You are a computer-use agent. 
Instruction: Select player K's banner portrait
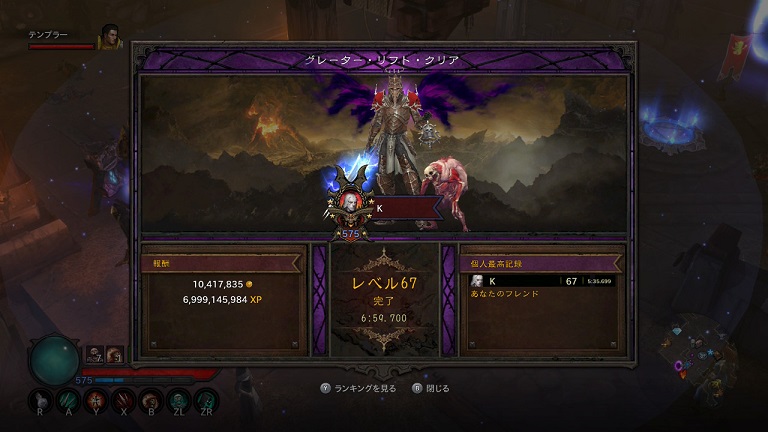pos(351,203)
